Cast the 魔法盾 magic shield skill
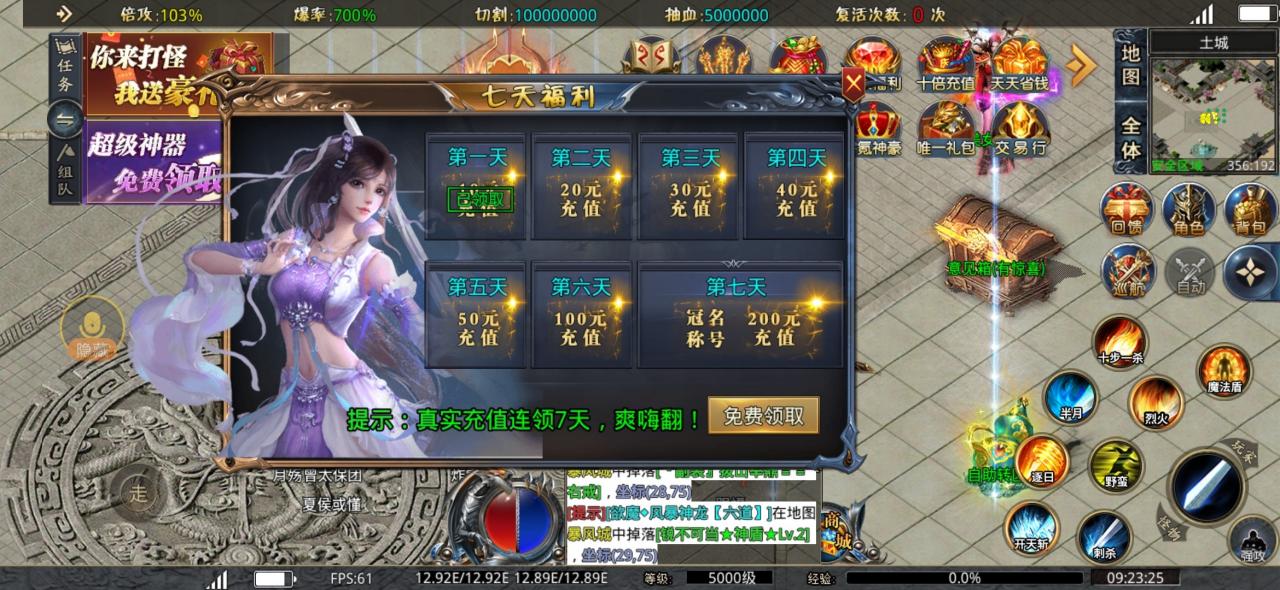 coord(1222,371)
